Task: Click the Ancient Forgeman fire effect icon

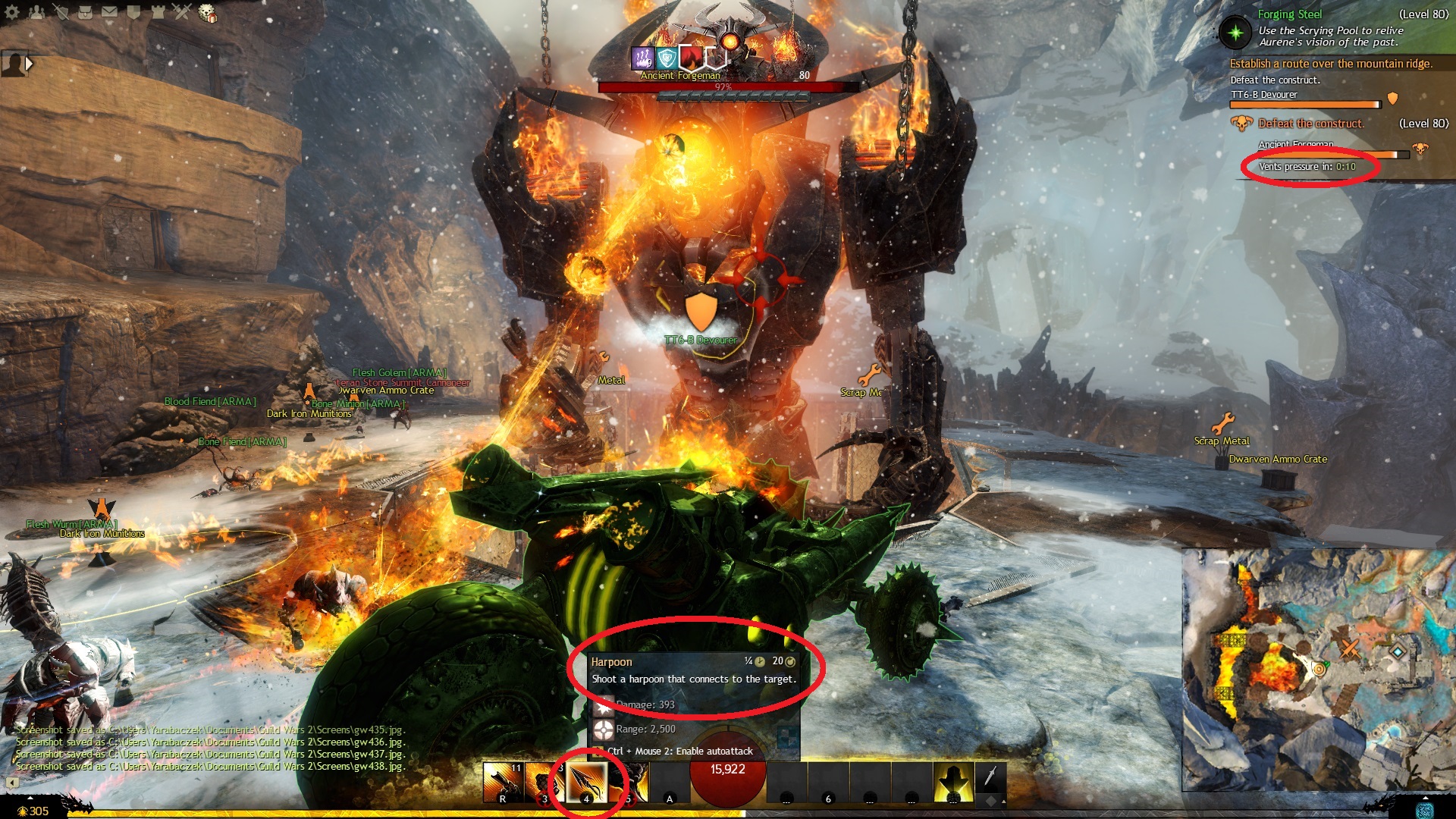Action: point(690,58)
